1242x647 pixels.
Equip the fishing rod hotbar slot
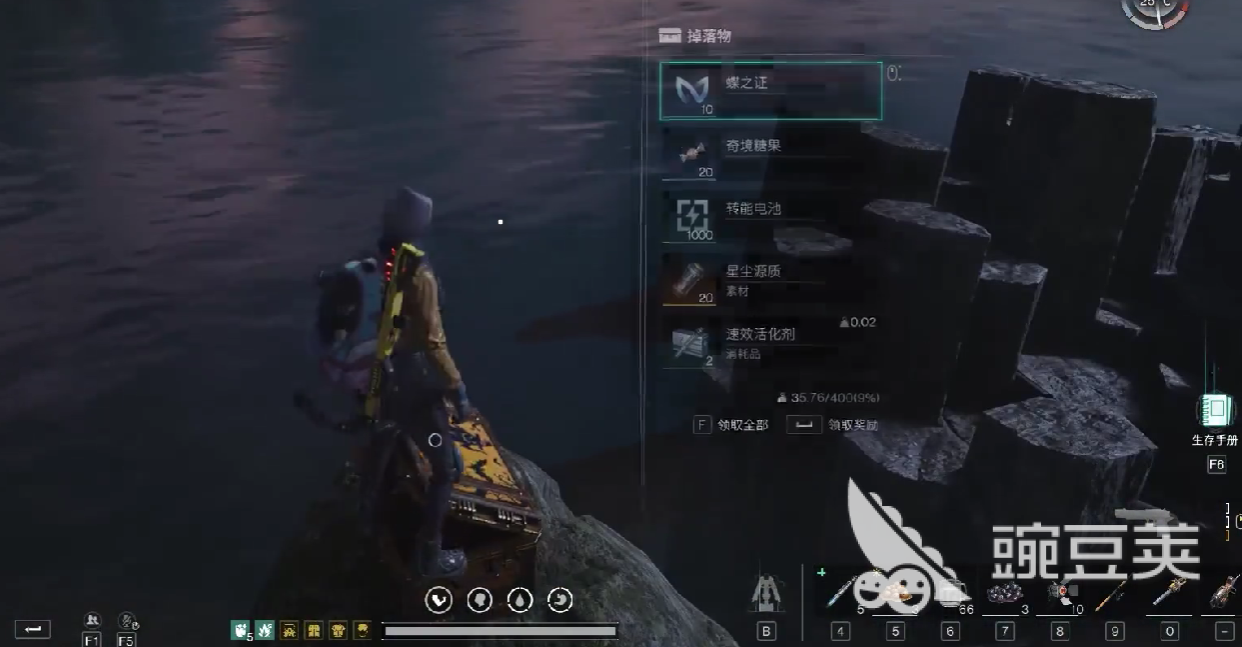(1113, 594)
